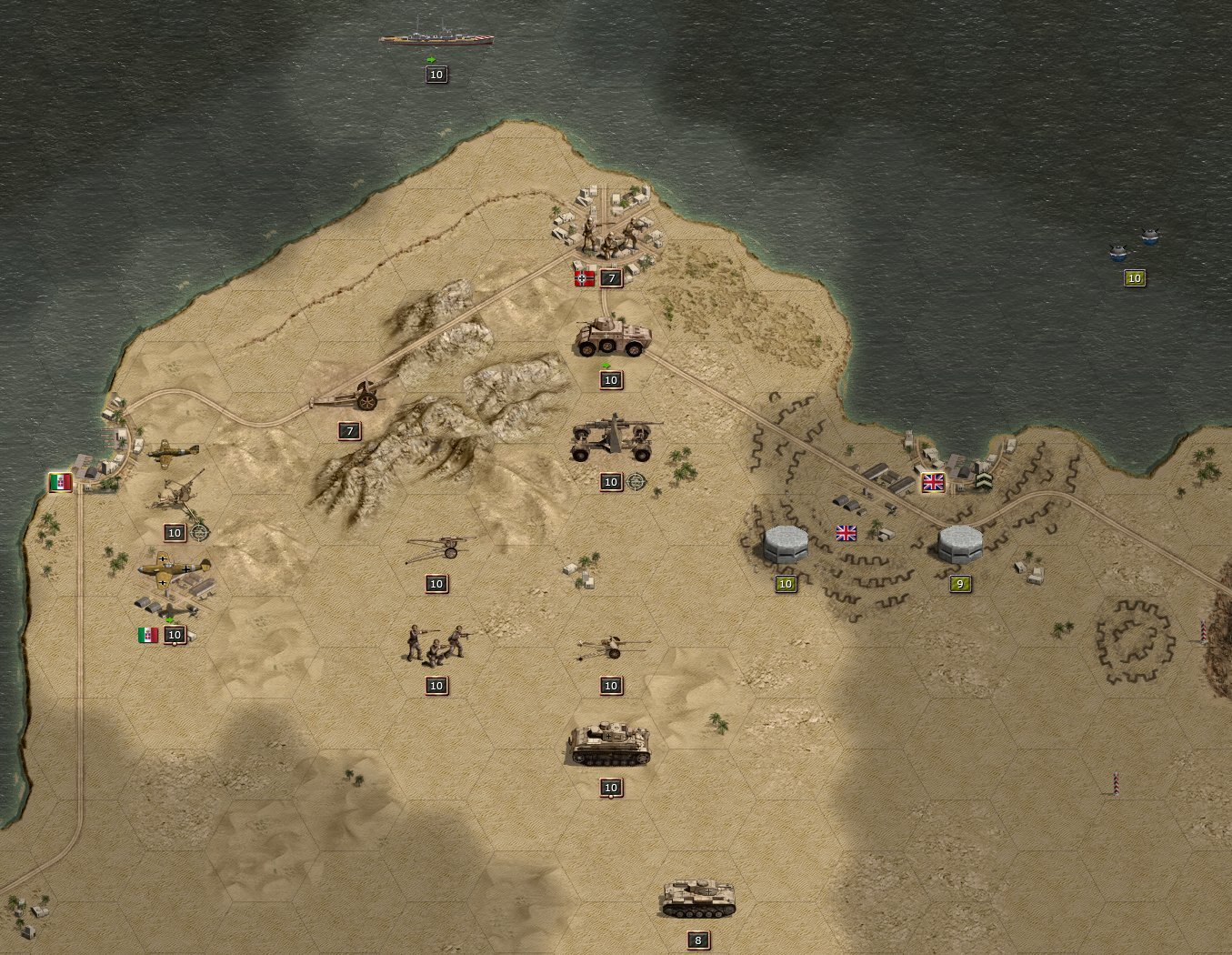Click the yellow 10 label near the northeastern patrol boats

tap(1134, 278)
